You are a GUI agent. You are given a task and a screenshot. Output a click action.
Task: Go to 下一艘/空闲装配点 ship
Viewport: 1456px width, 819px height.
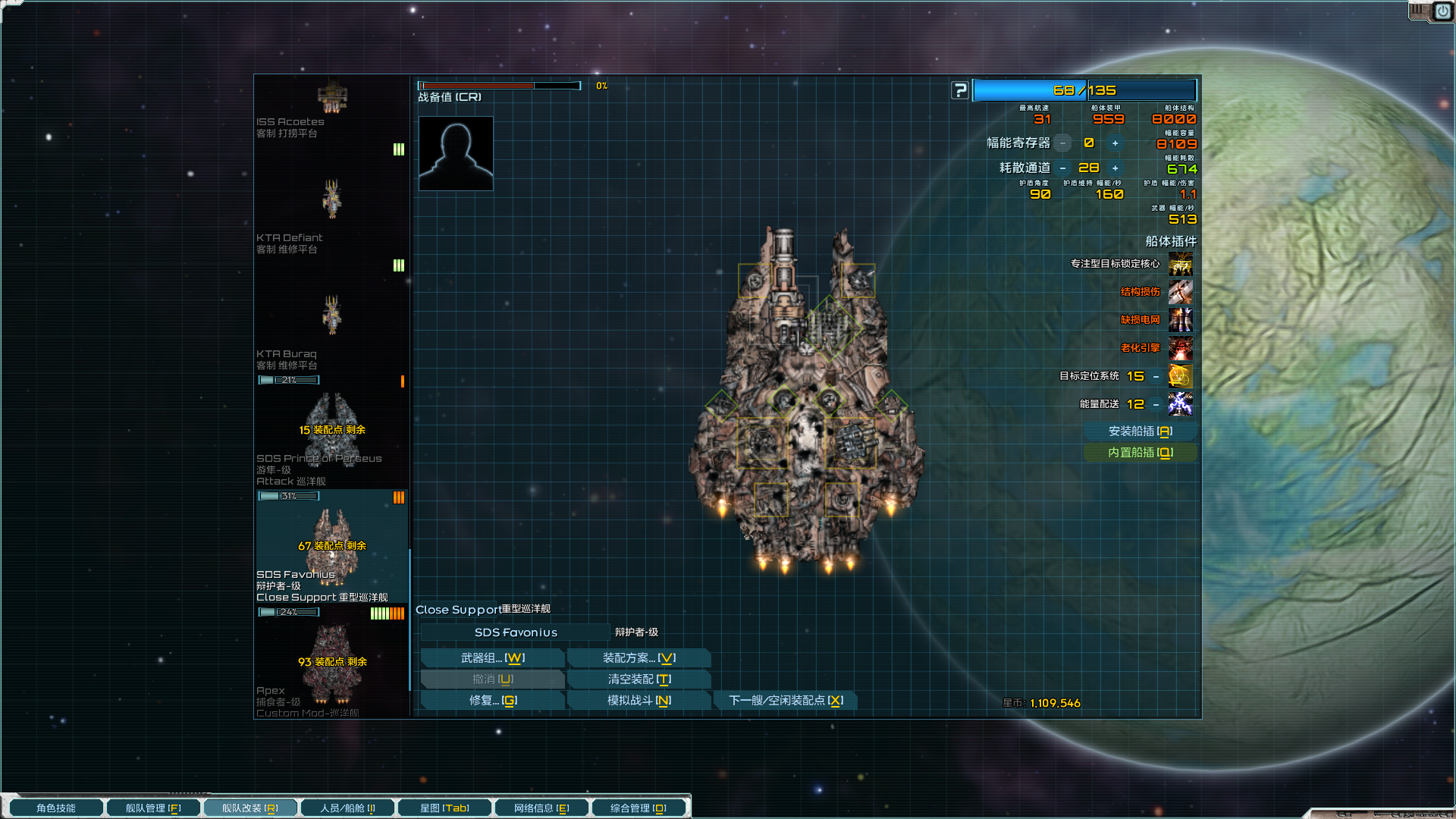point(786,701)
